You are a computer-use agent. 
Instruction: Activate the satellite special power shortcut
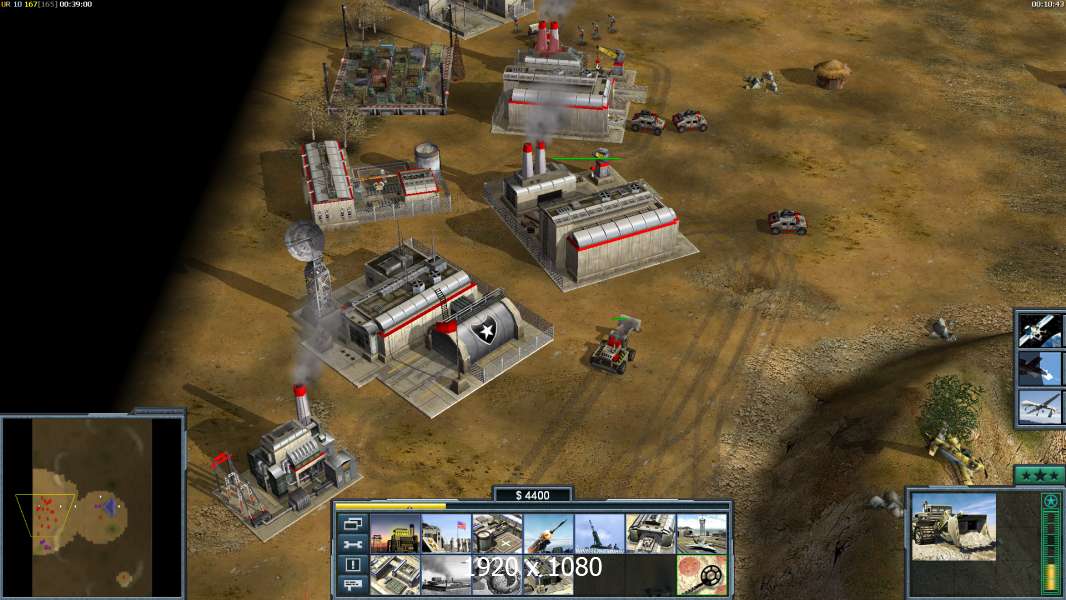pos(1040,330)
